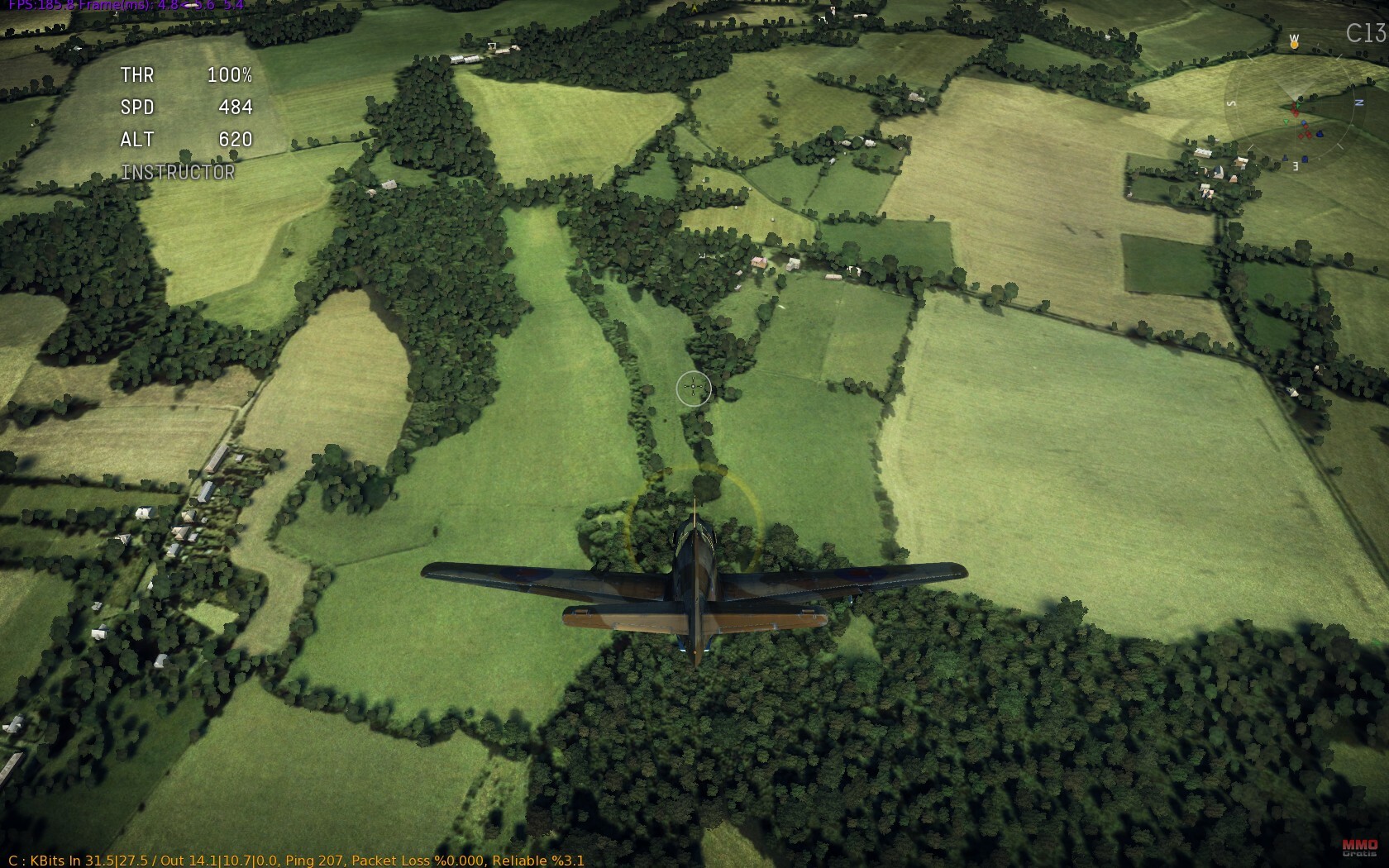Click the INSTRUCTOR mode indicator
This screenshot has width=1389, height=868.
coord(178,172)
